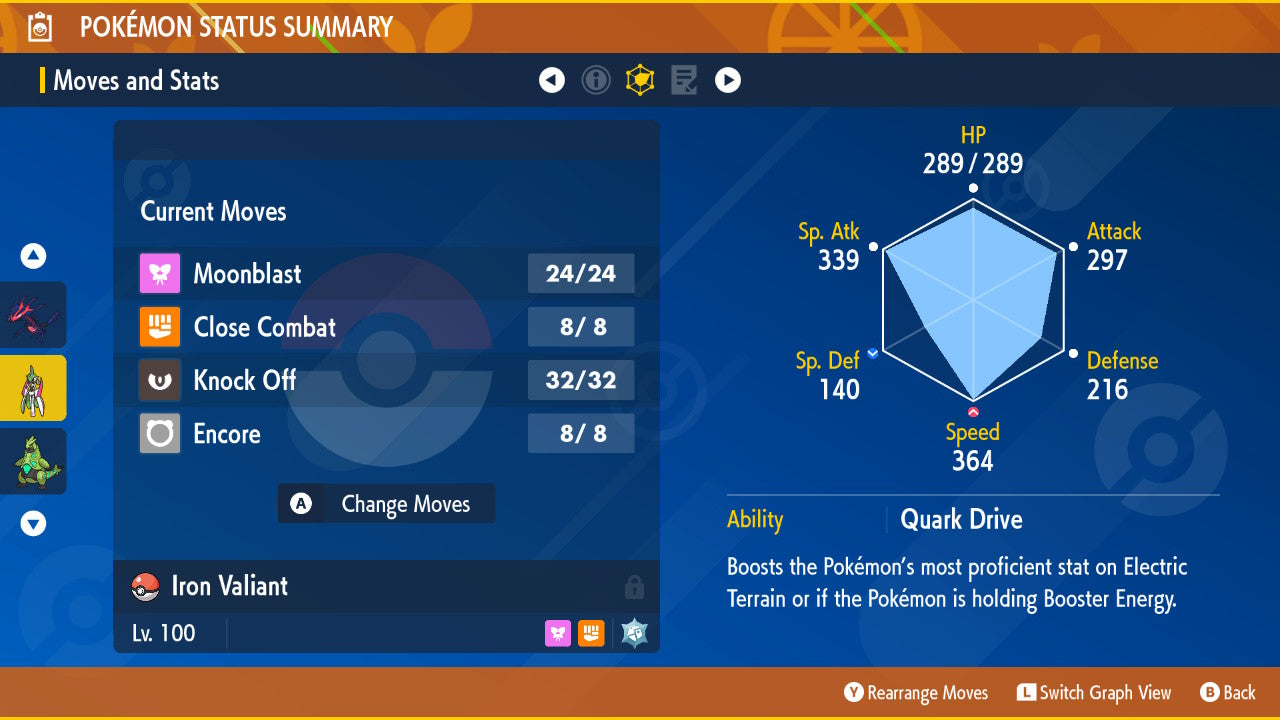Click the up arrow above the party sidebar
1280x720 pixels.
[x=33, y=256]
